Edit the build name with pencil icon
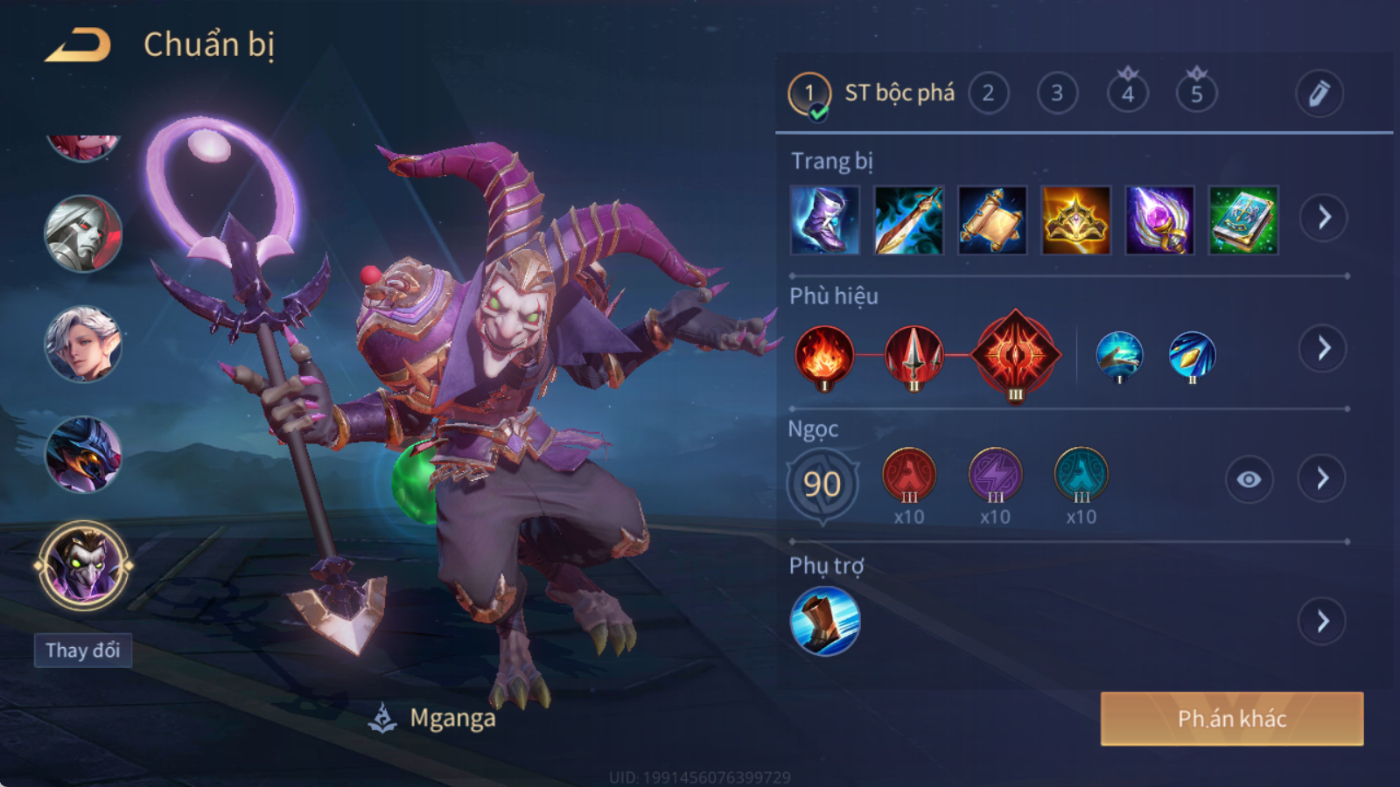1400x787 pixels. tap(1319, 94)
